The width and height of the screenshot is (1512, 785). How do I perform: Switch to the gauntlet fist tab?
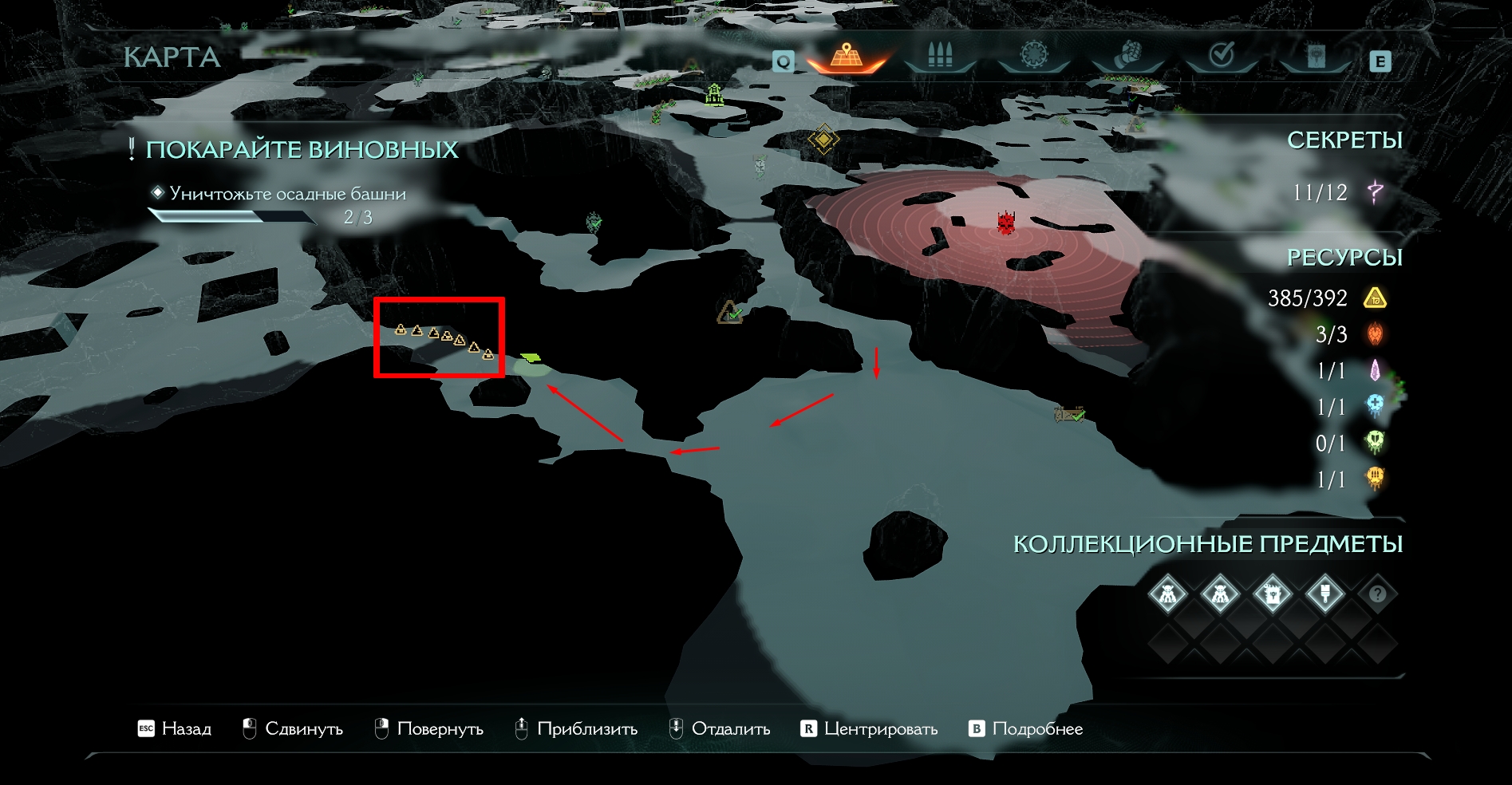[x=1127, y=56]
